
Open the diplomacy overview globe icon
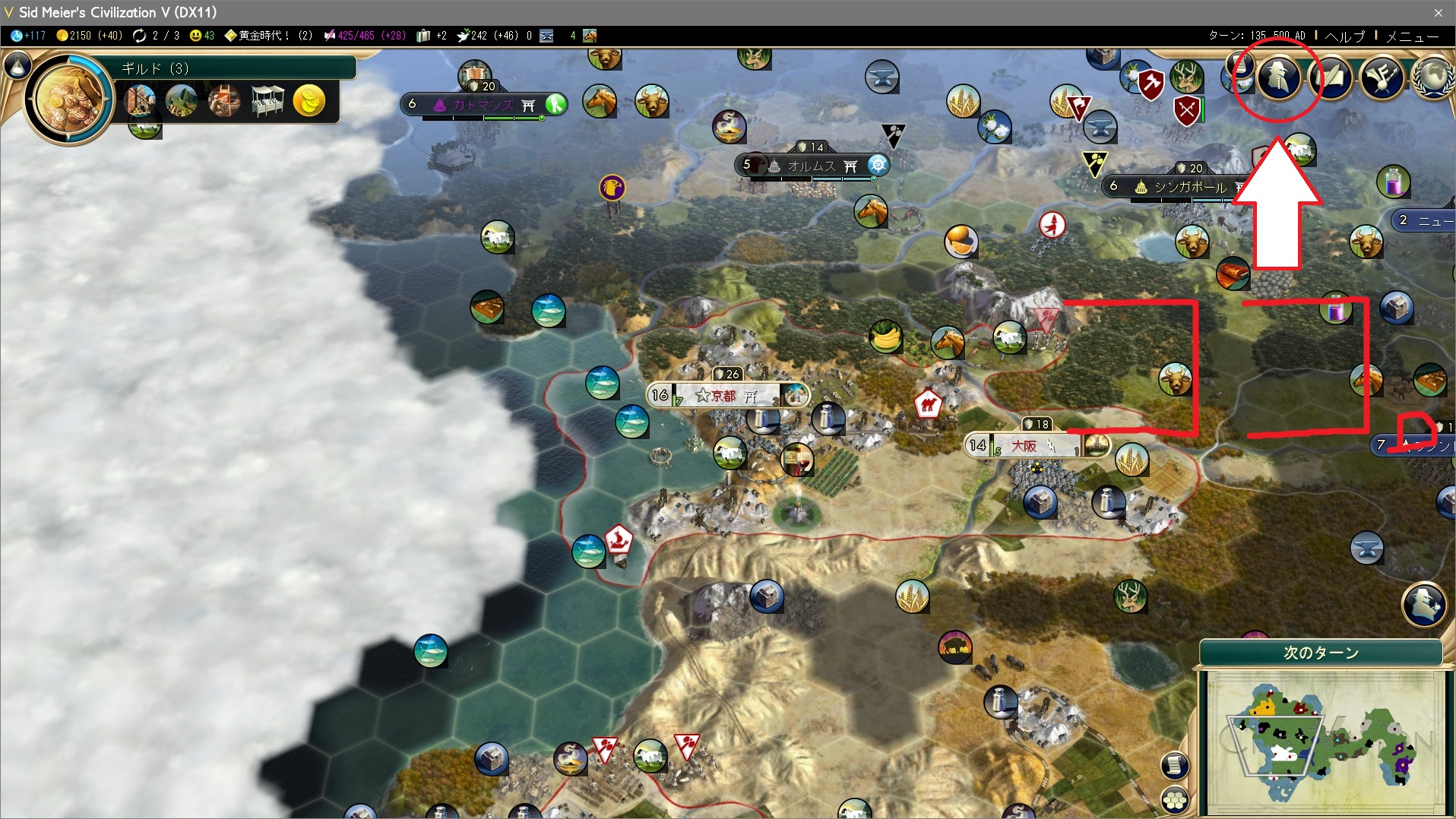point(1433,77)
